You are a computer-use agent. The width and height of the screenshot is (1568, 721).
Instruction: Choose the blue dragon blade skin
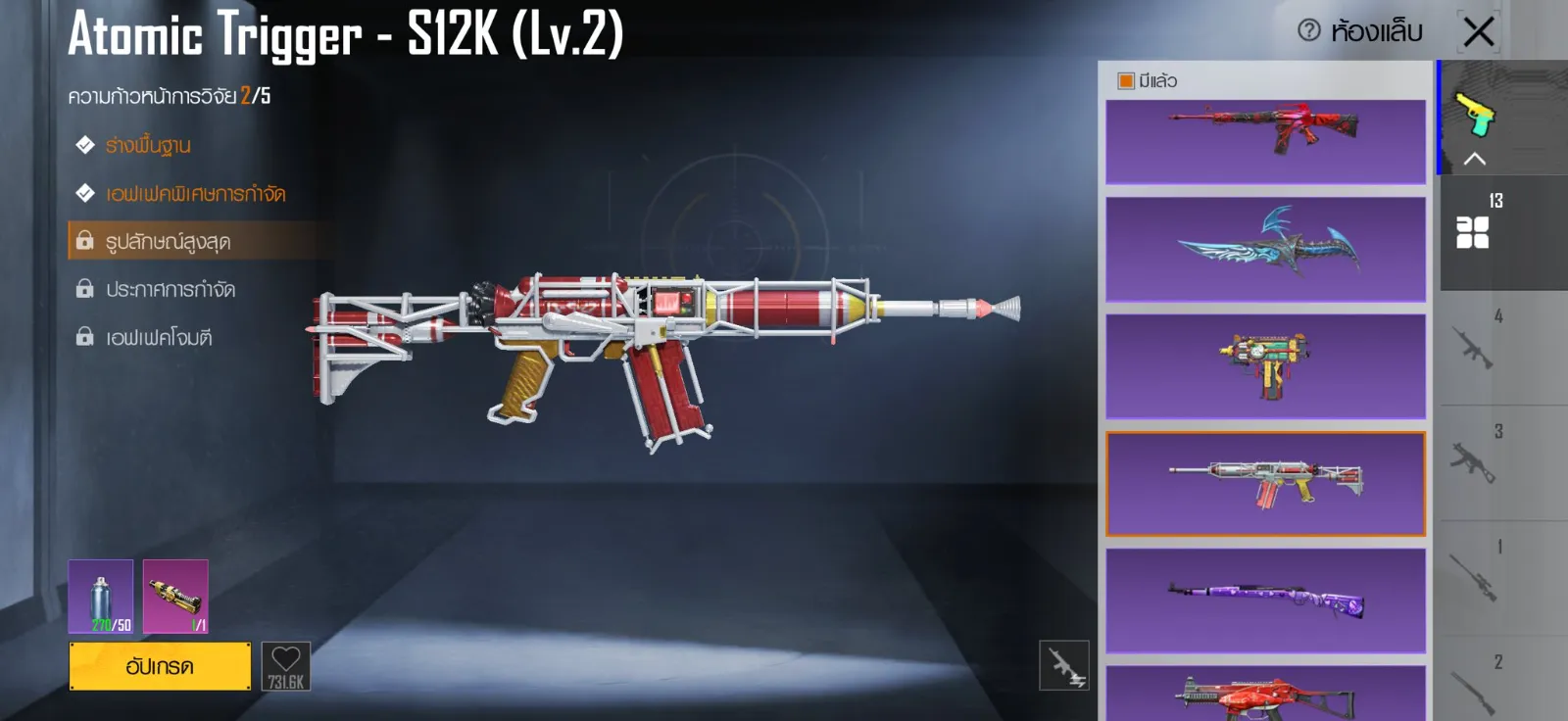(1265, 249)
